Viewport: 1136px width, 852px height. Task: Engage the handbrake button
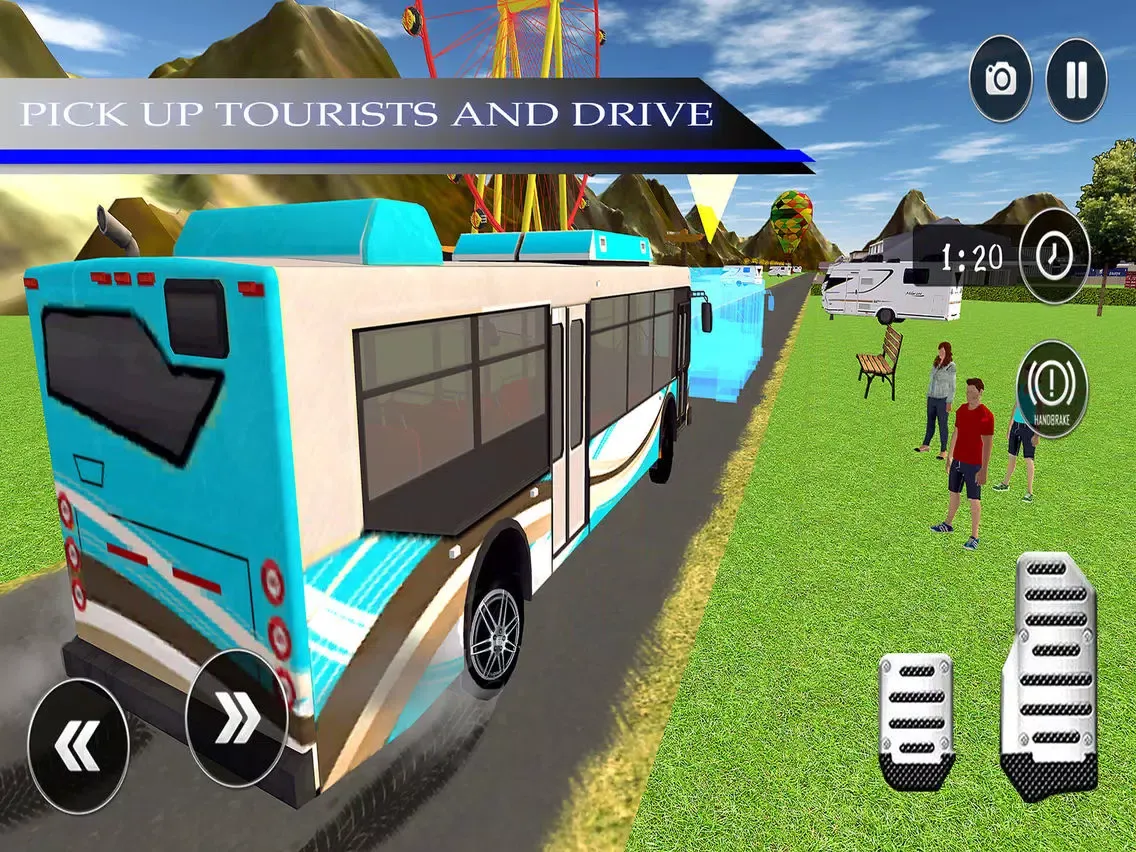click(1051, 388)
